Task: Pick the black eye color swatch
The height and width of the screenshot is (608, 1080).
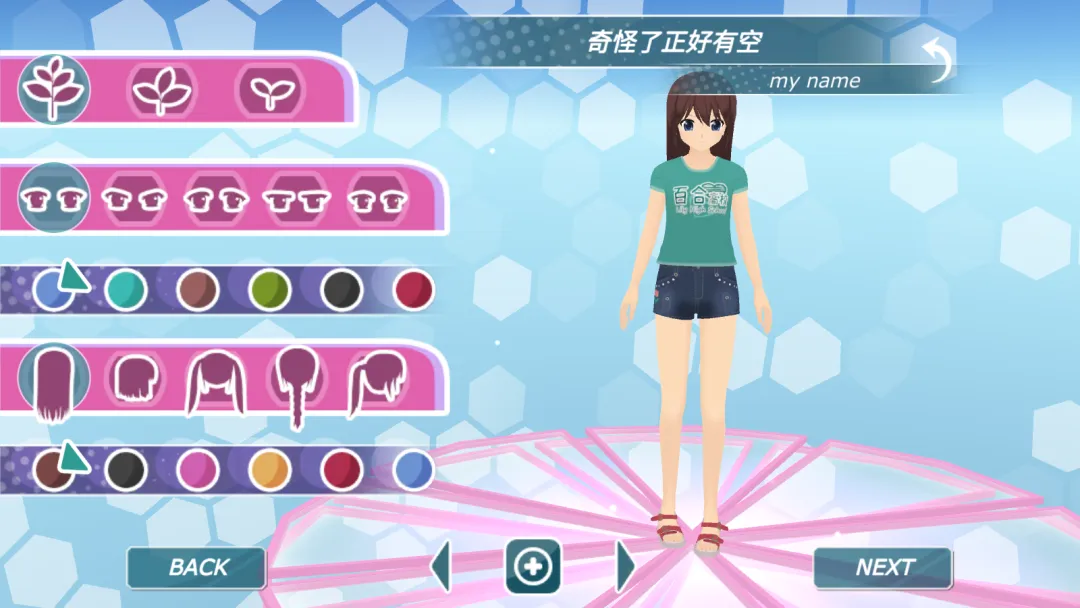Action: [x=341, y=290]
